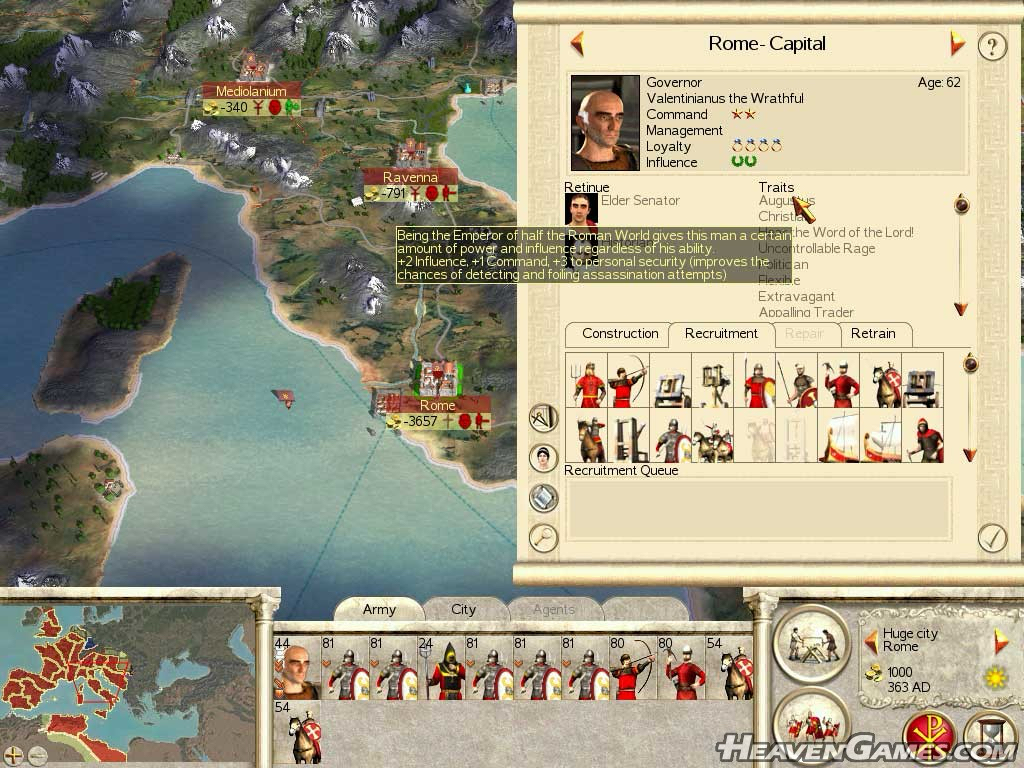Switch to the Army tab
1024x768 pixels.
pos(379,609)
